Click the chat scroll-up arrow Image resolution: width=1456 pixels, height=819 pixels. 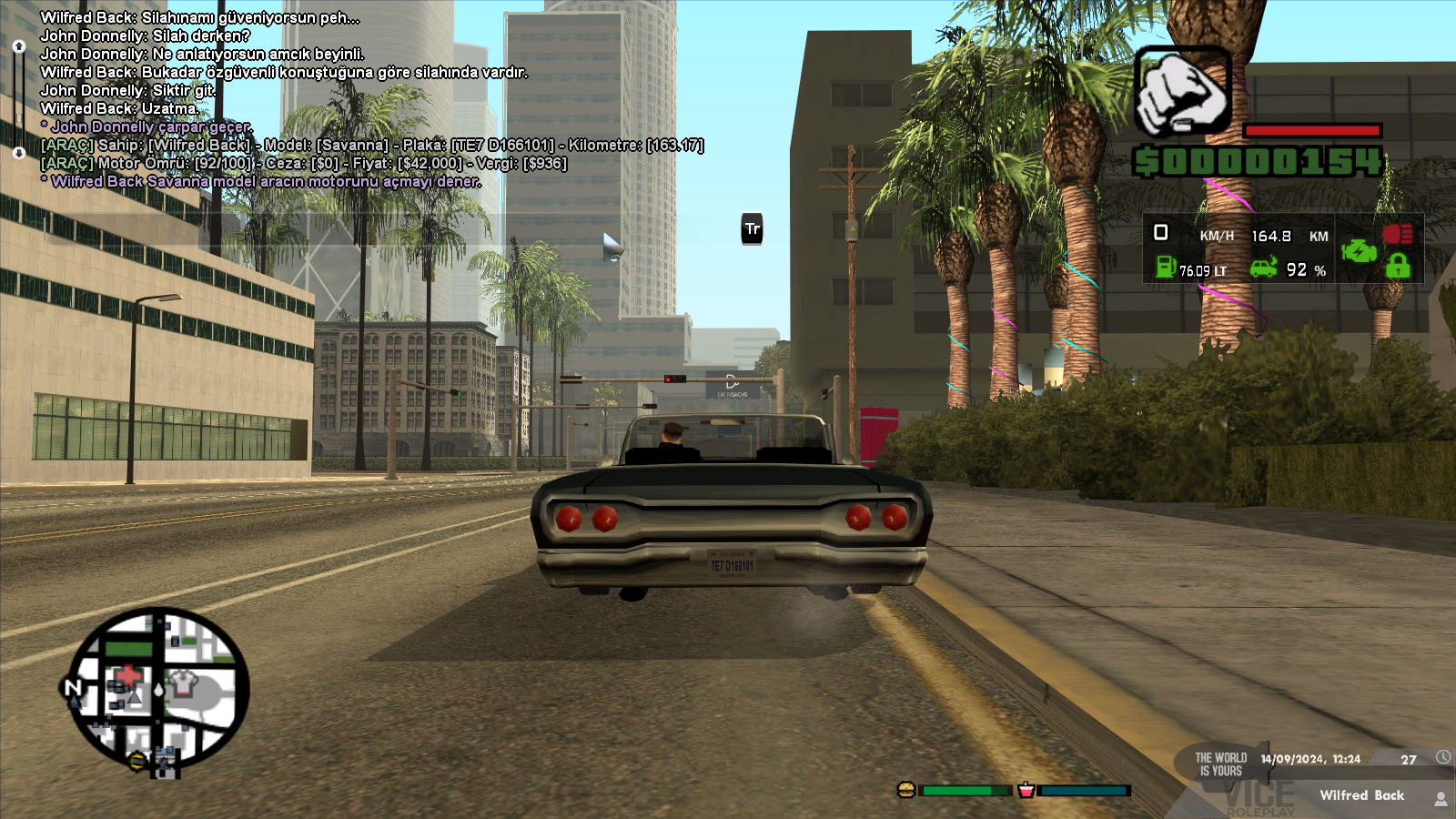[18, 45]
